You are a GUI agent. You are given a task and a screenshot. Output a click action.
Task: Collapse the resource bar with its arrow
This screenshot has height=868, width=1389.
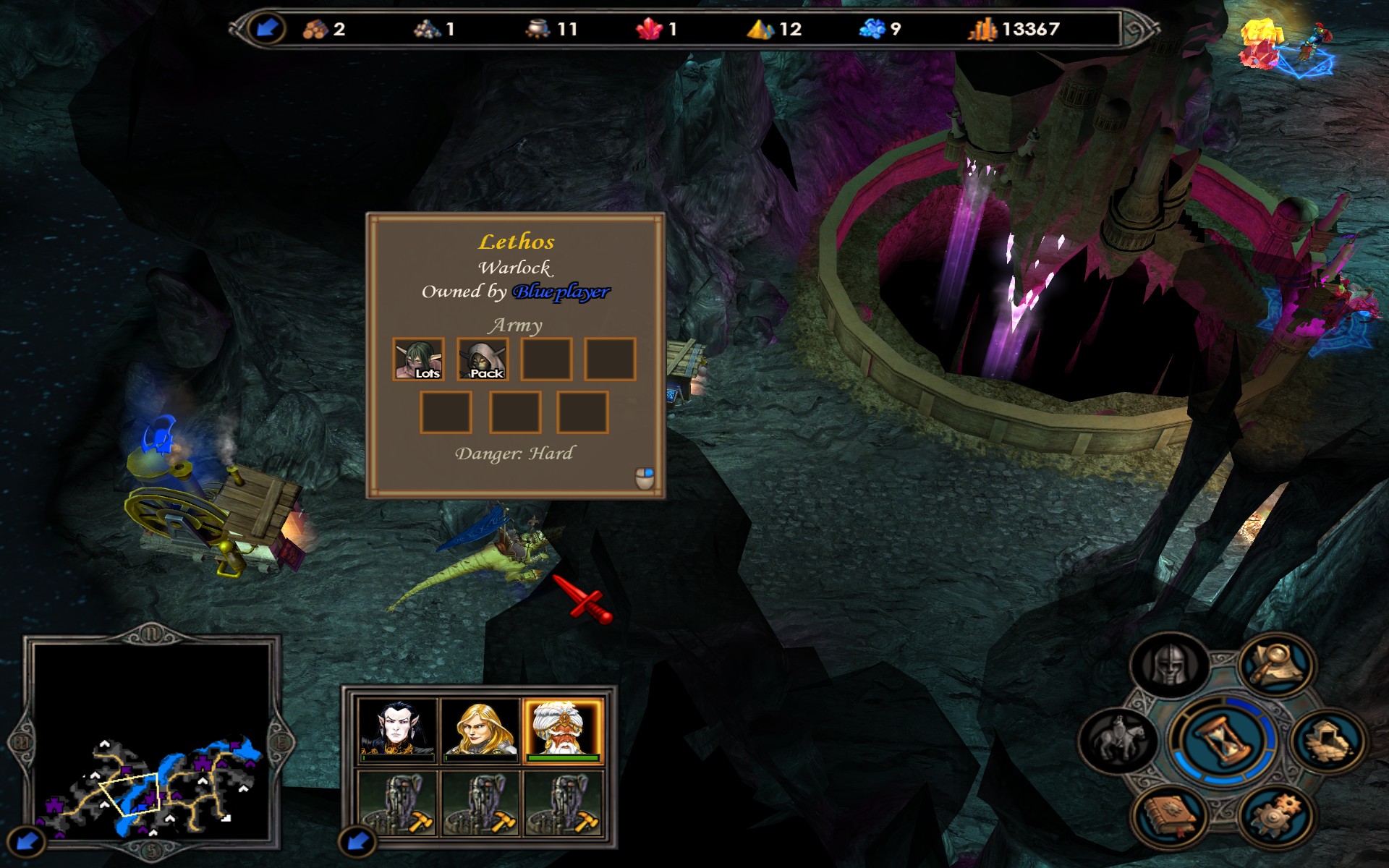266,28
